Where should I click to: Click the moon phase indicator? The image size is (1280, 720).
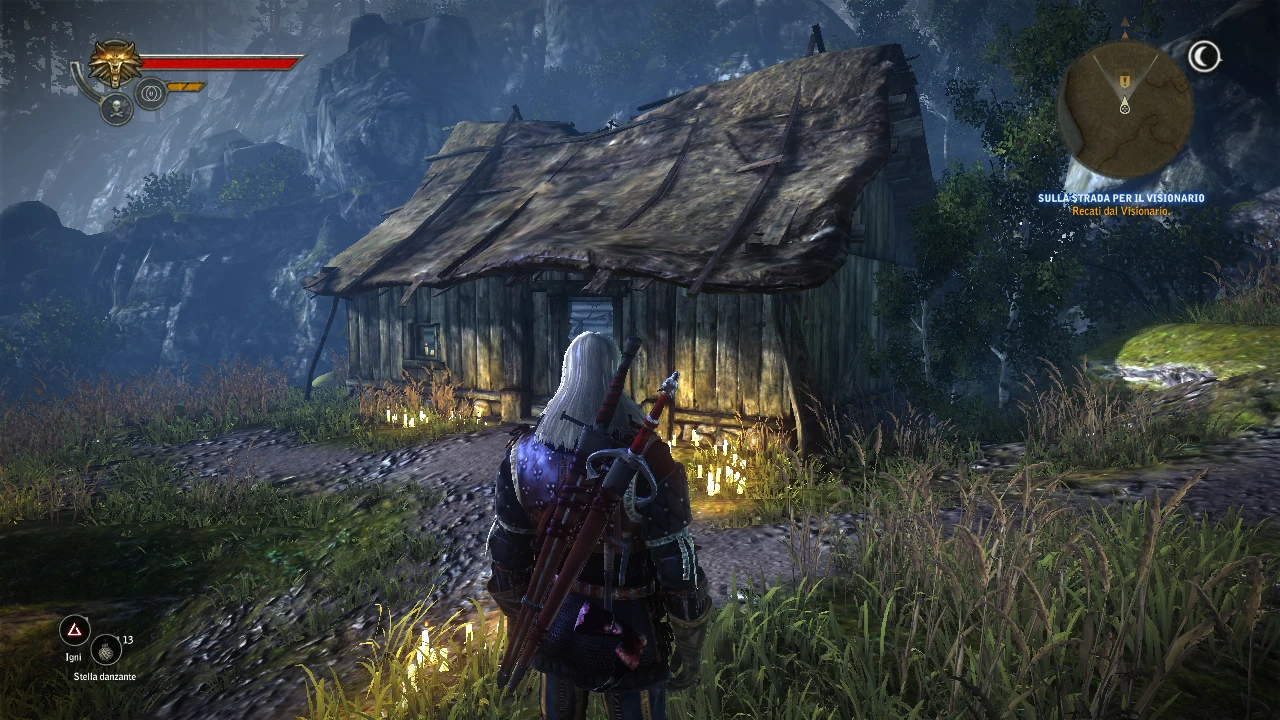click(x=1204, y=57)
